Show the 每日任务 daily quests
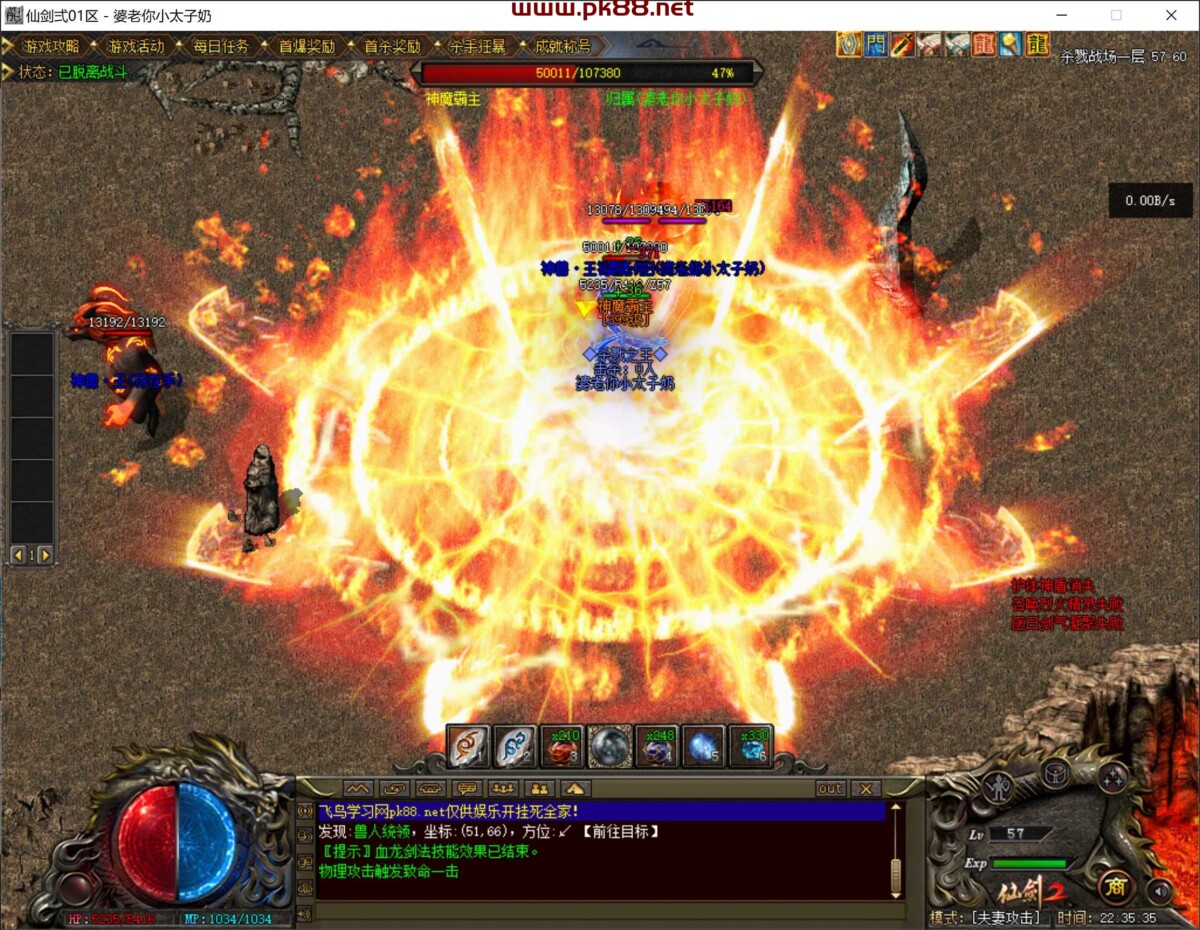 pos(220,46)
